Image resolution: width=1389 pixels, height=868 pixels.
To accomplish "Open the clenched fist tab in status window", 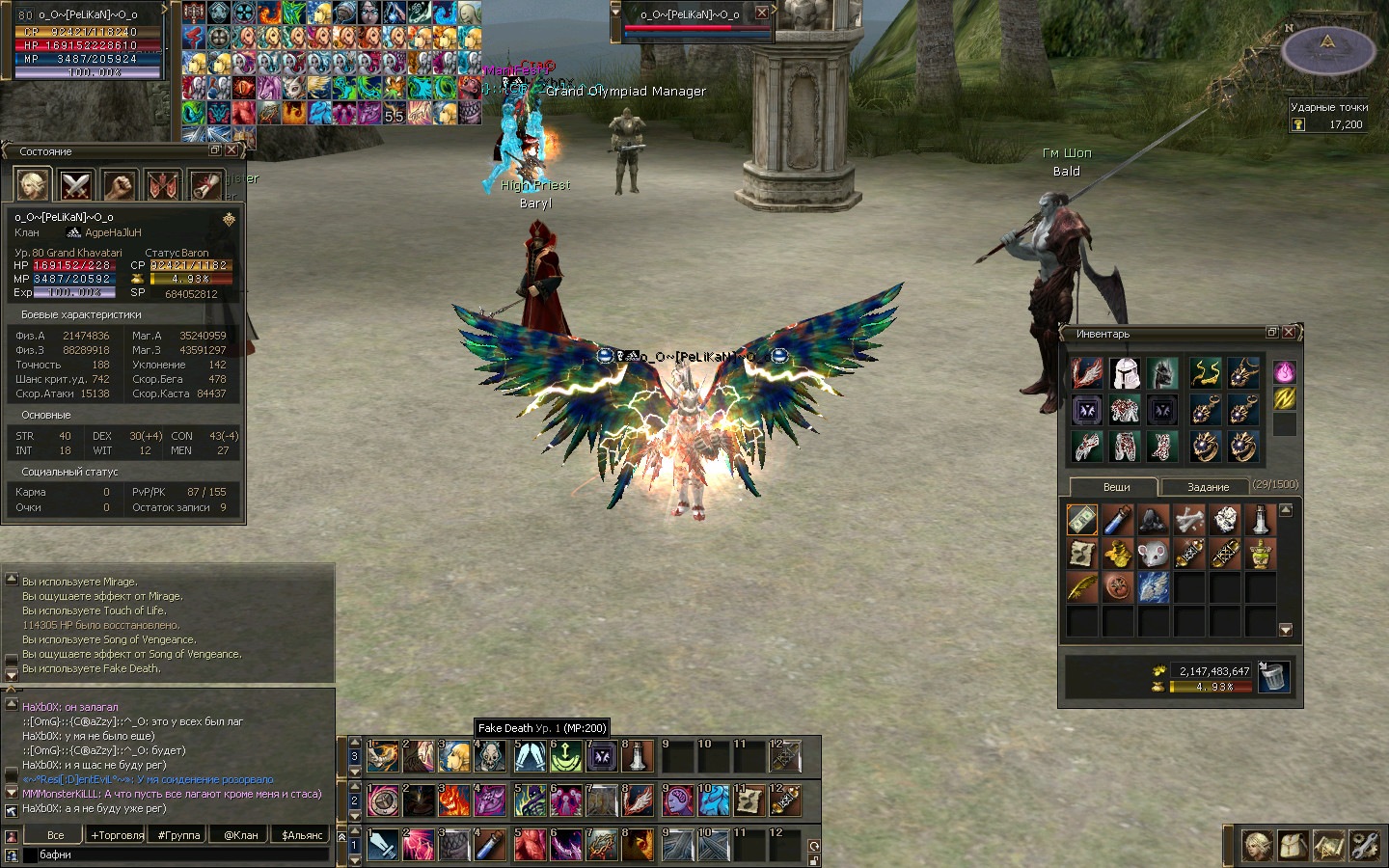I will click(x=119, y=184).
